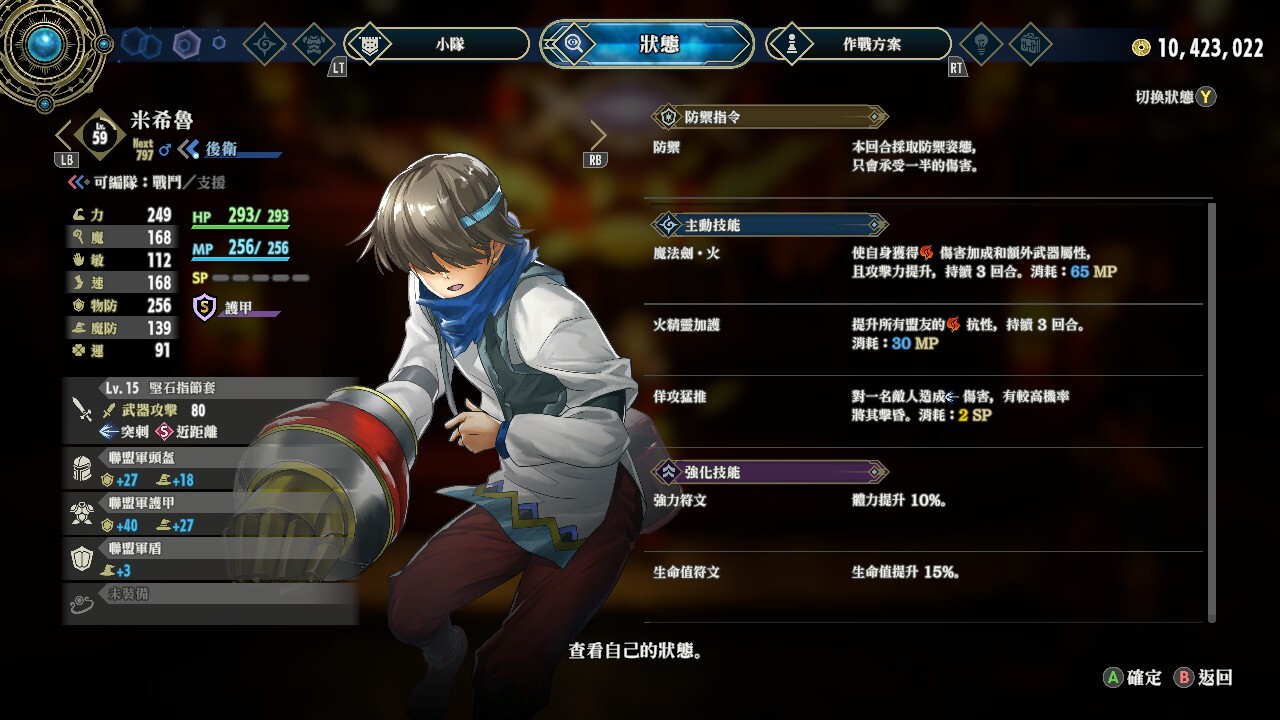Show the next character with right arrow

tap(598, 135)
